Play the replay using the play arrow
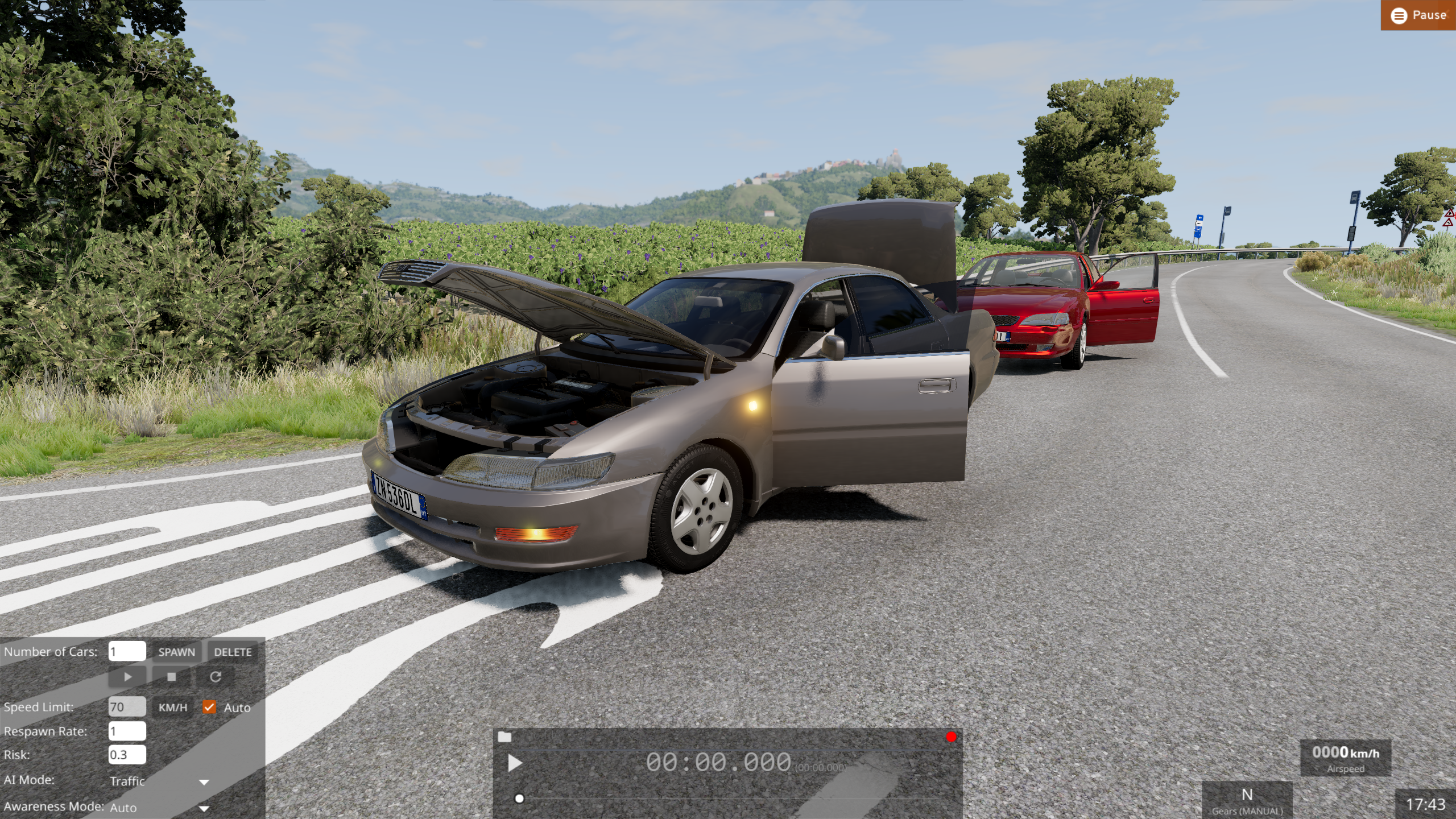1456x819 pixels. pyautogui.click(x=515, y=763)
